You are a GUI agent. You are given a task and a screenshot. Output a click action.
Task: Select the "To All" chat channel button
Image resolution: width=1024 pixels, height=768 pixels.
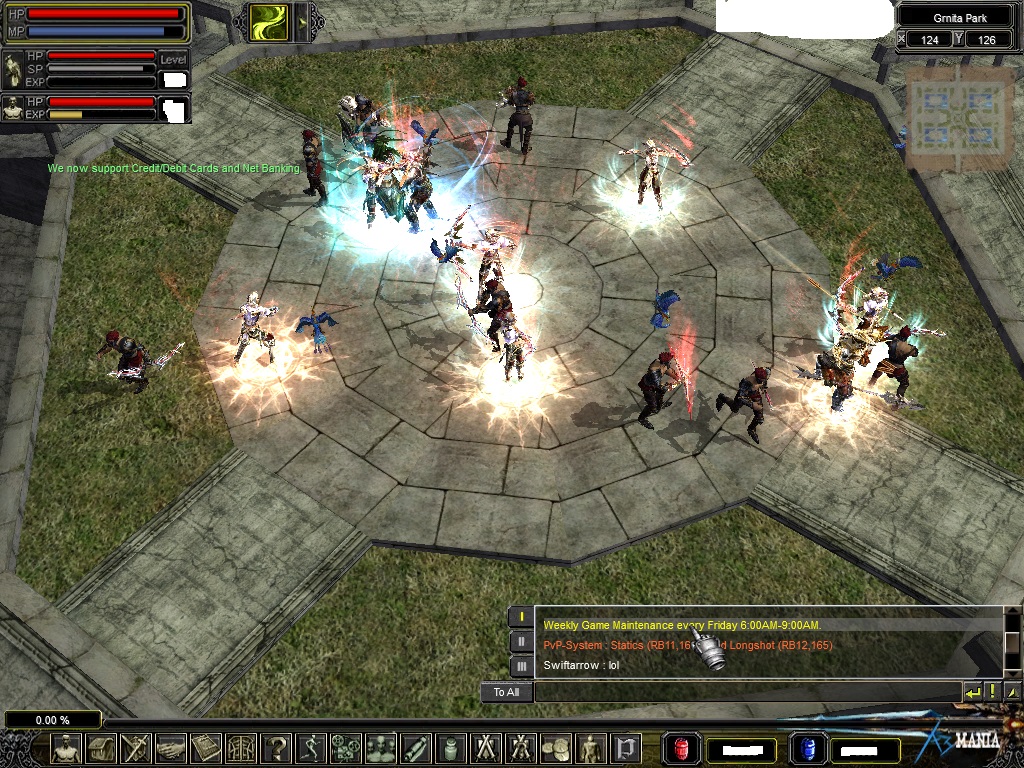(x=506, y=692)
